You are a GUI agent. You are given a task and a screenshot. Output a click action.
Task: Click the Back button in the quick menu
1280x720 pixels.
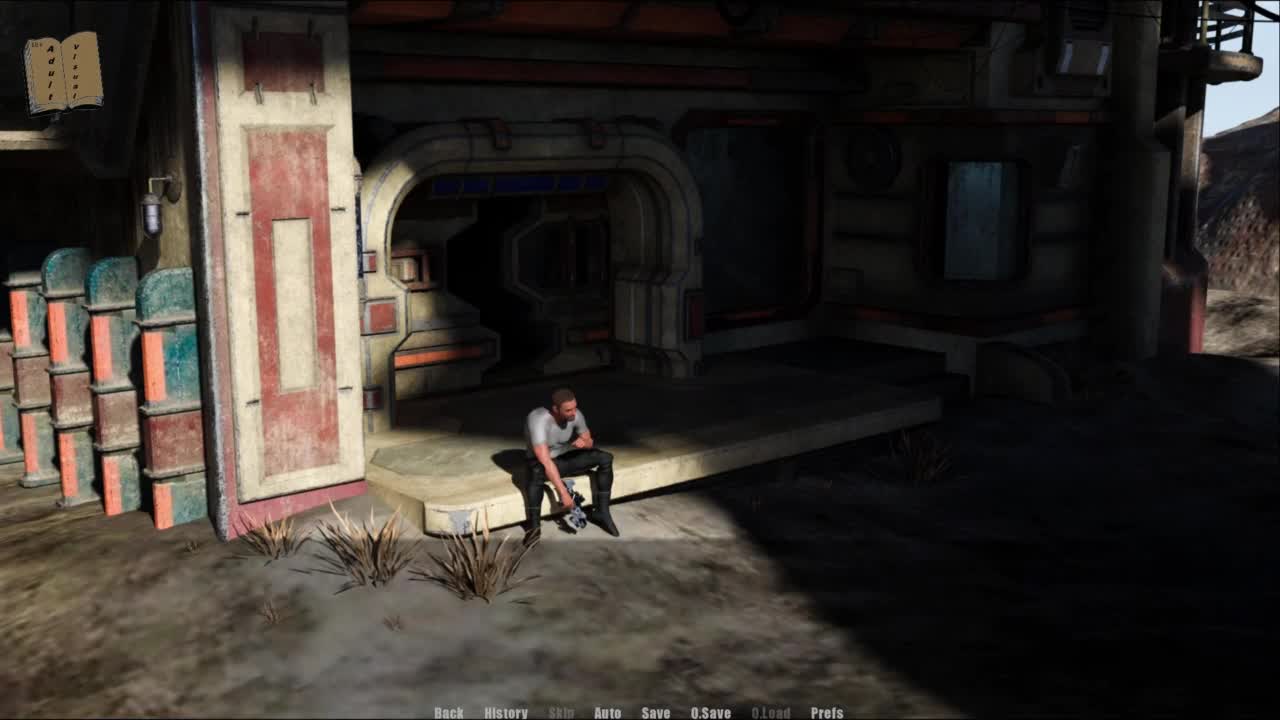449,713
